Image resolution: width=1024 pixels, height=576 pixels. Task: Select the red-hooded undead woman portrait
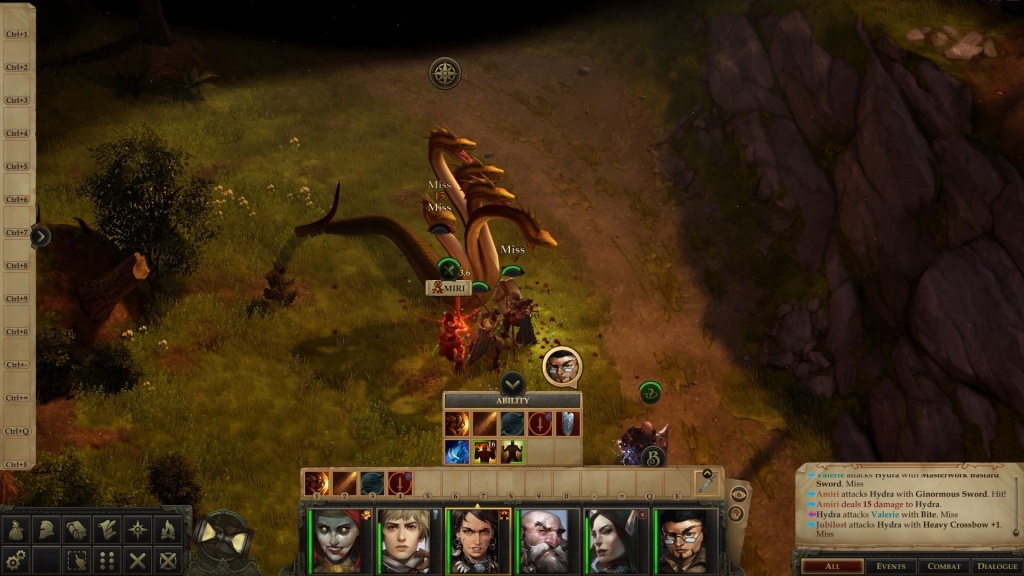tap(342, 541)
